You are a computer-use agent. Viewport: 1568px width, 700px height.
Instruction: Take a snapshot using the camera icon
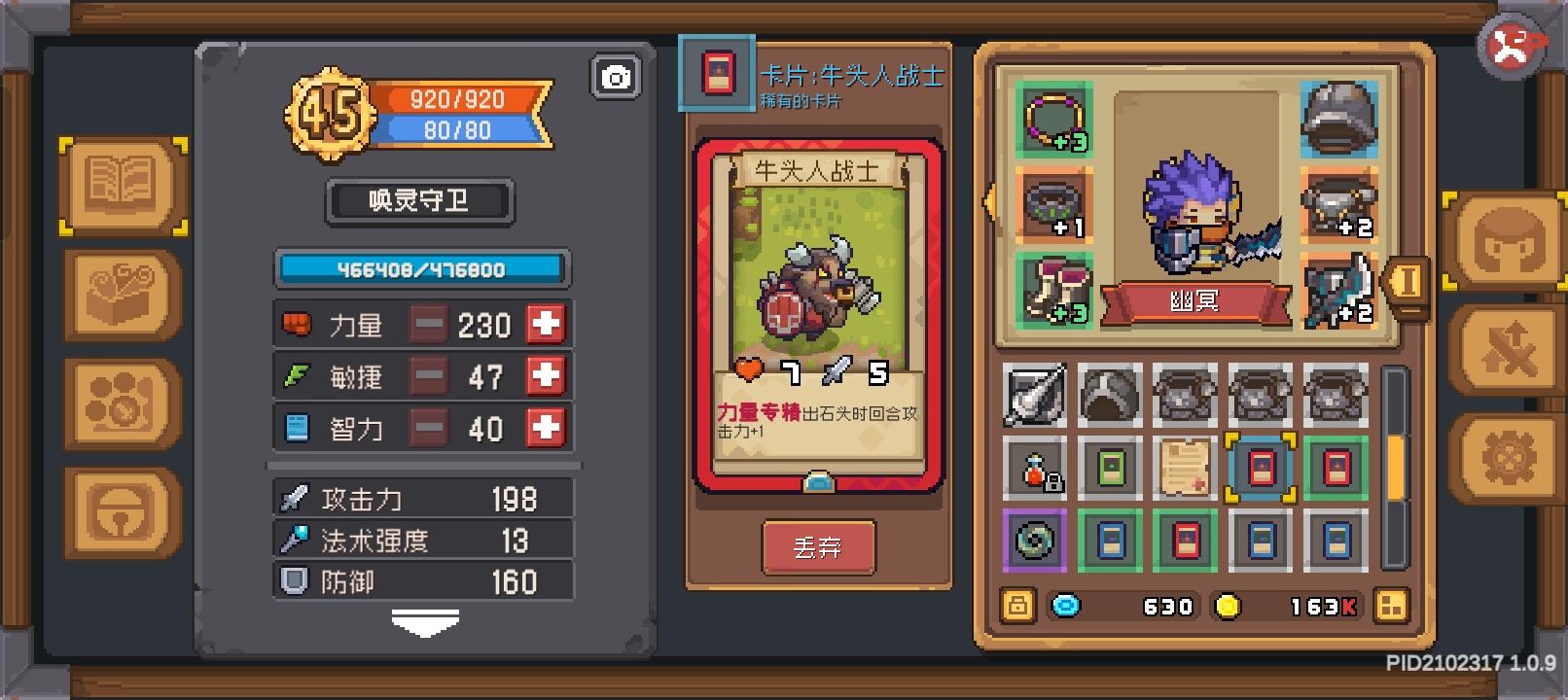[x=617, y=76]
